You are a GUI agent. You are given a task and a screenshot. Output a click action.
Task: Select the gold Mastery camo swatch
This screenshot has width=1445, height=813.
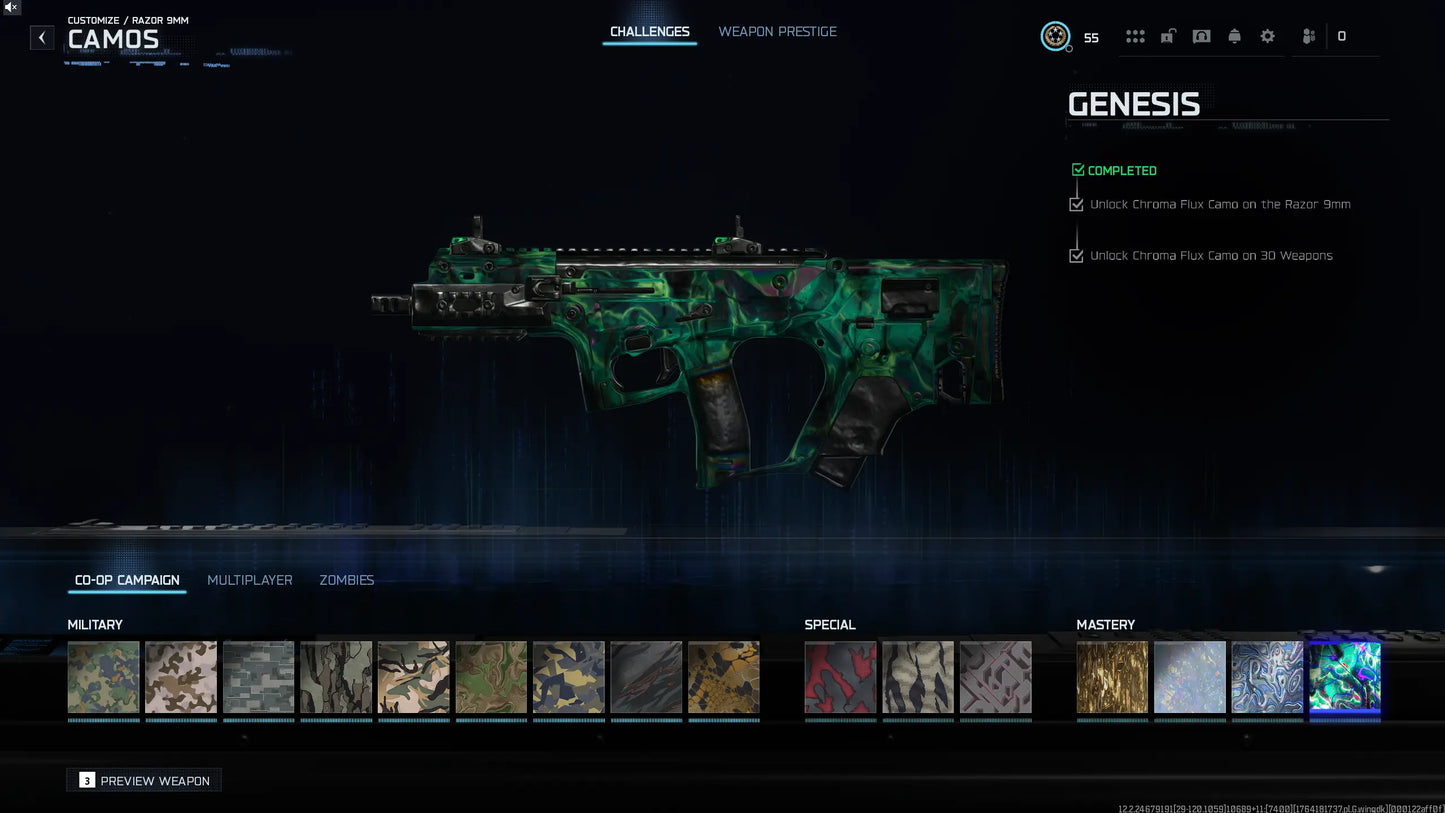(1111, 677)
